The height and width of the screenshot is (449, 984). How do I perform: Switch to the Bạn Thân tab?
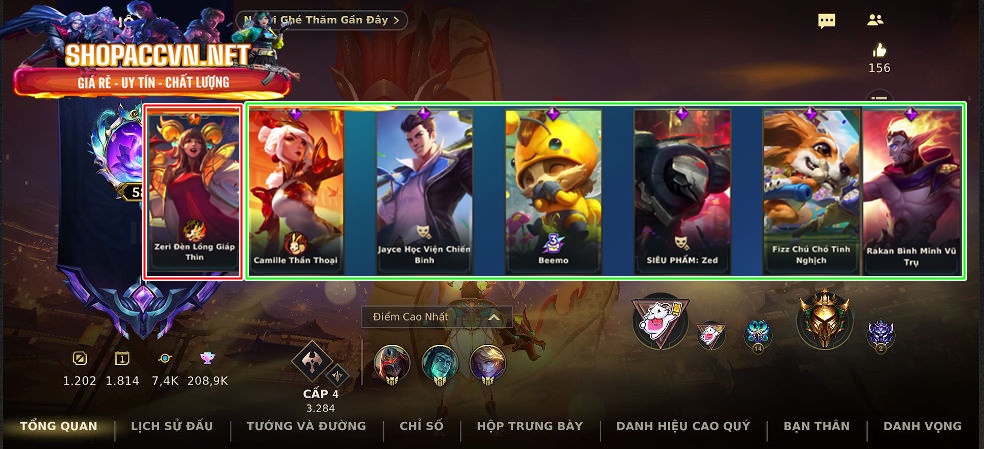tap(816, 426)
